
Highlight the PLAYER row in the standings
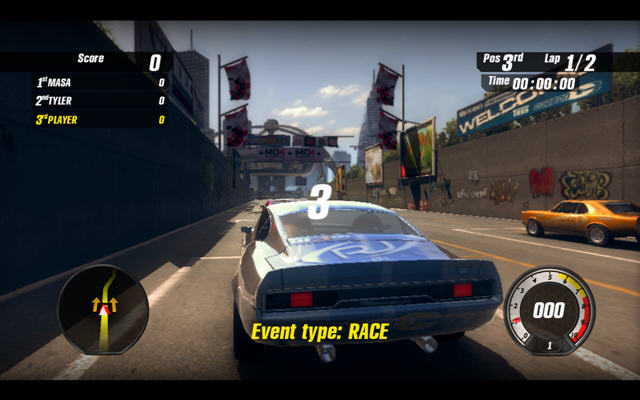(85, 120)
